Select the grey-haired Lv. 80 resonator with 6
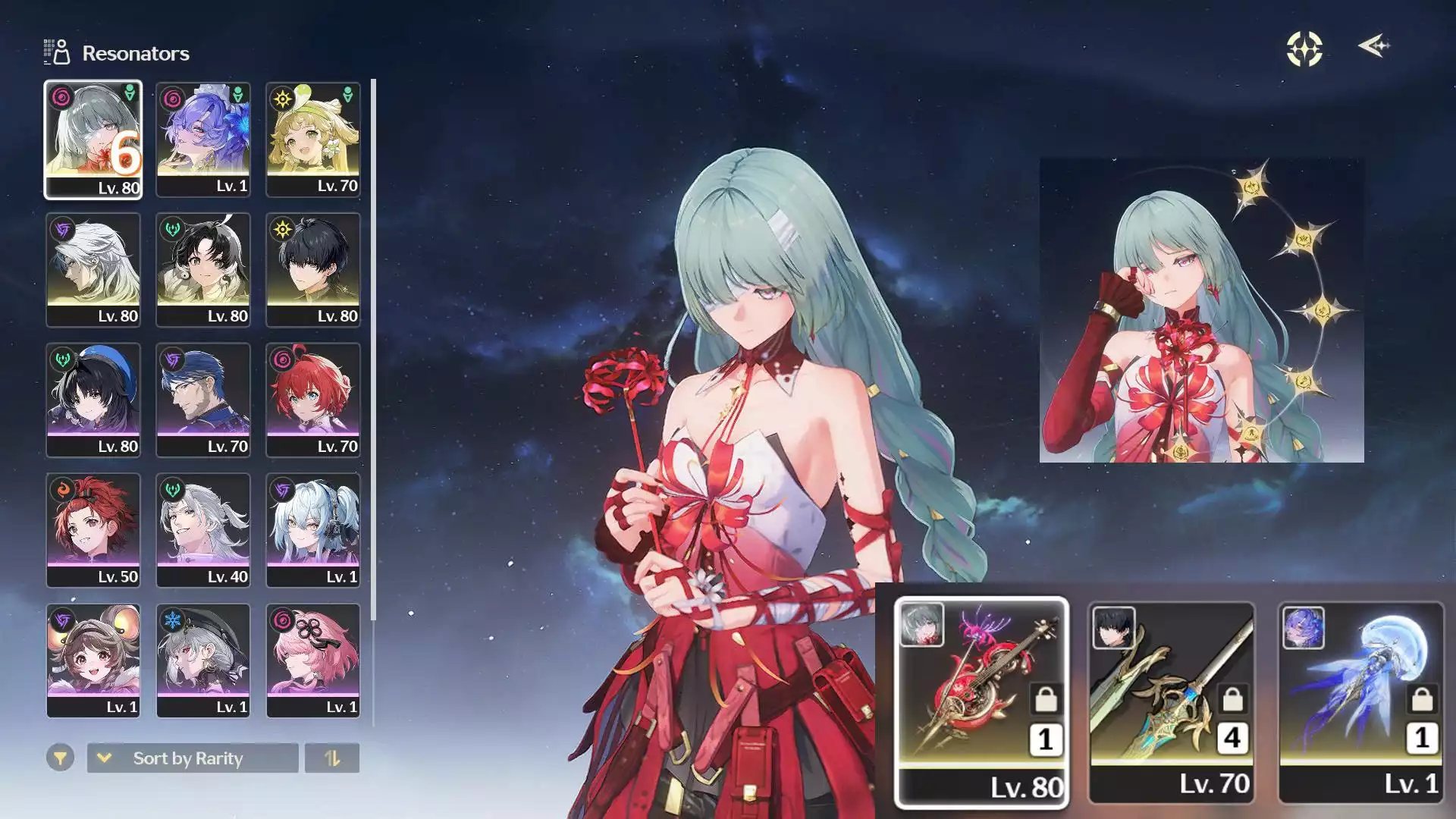1456x819 pixels. 93,140
